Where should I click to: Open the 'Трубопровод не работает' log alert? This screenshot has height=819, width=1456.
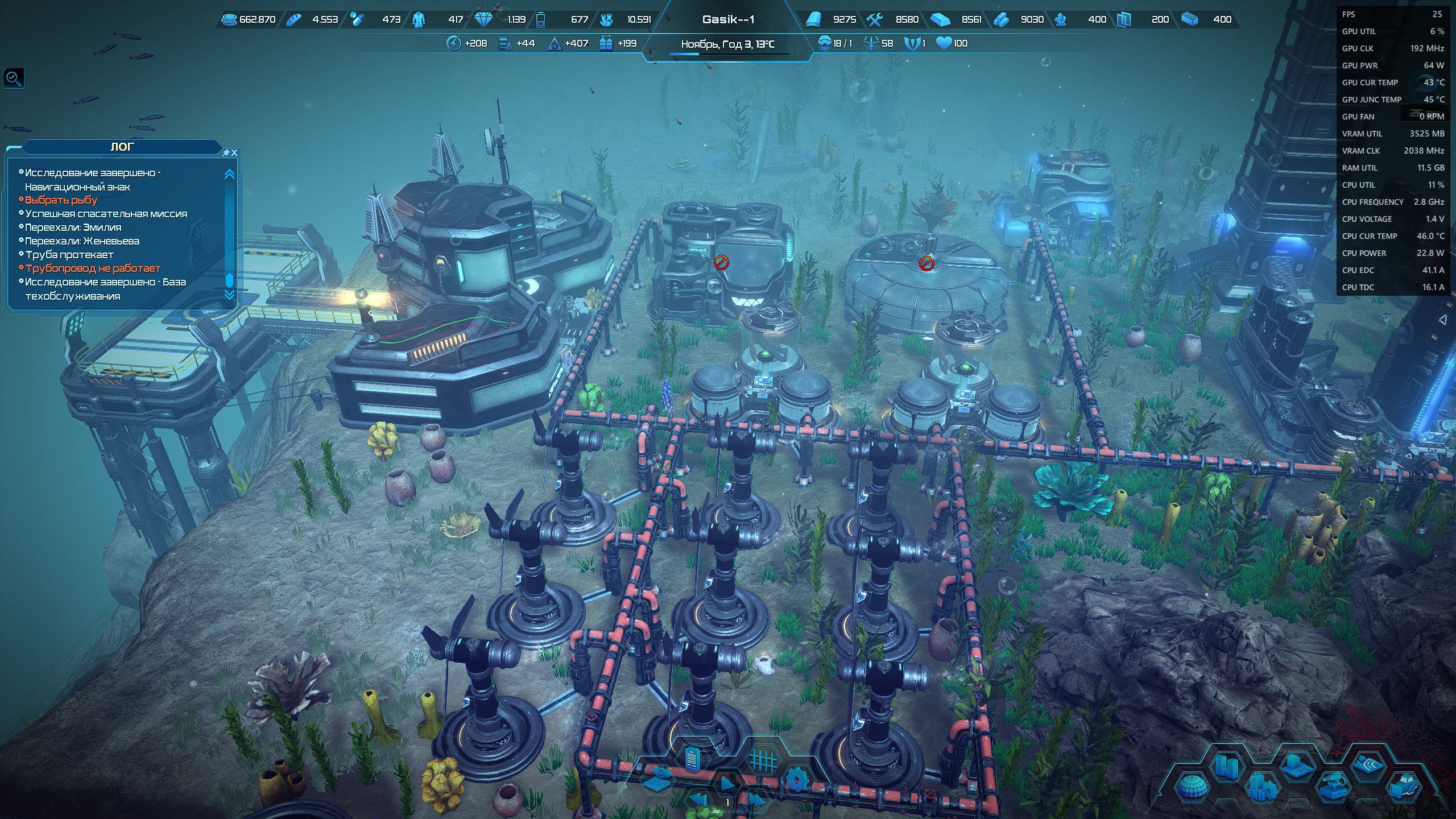coord(93,268)
